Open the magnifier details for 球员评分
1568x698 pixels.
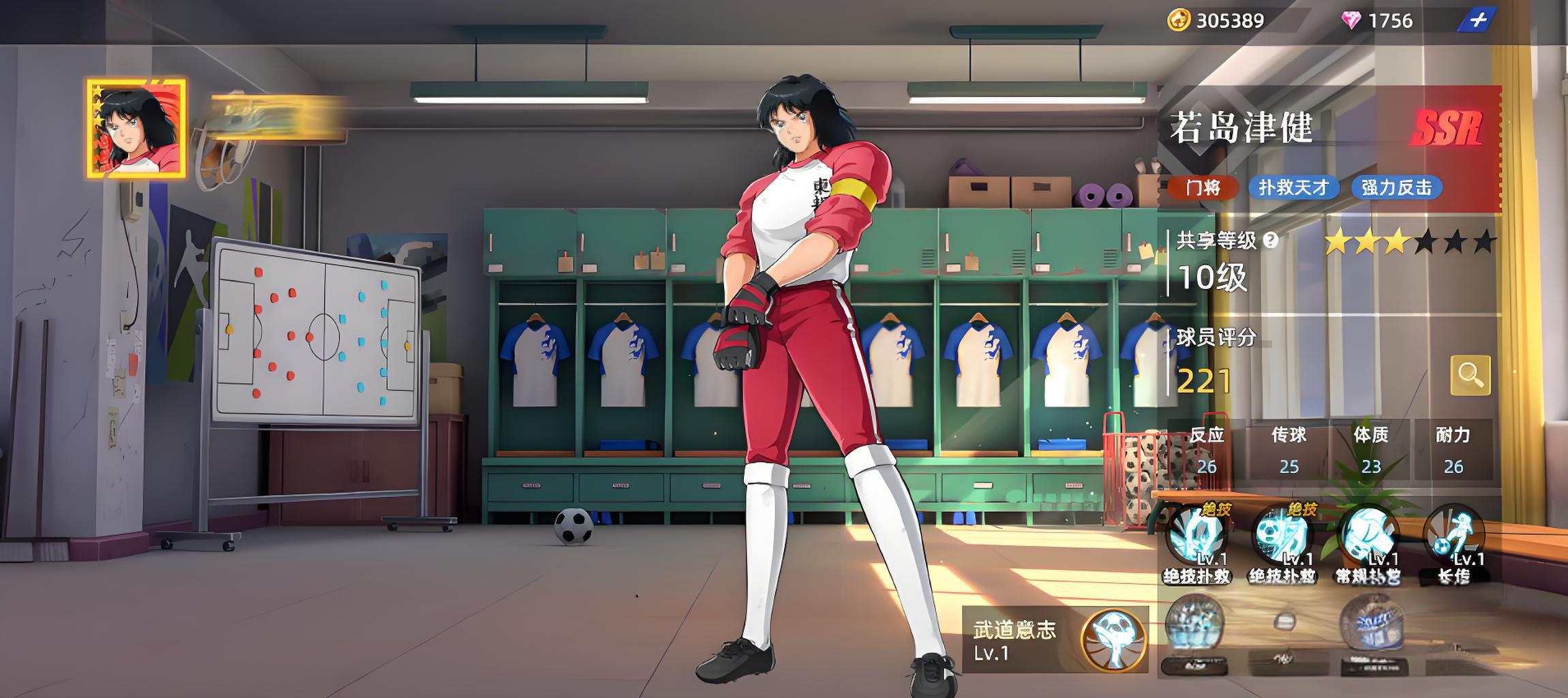(1470, 375)
